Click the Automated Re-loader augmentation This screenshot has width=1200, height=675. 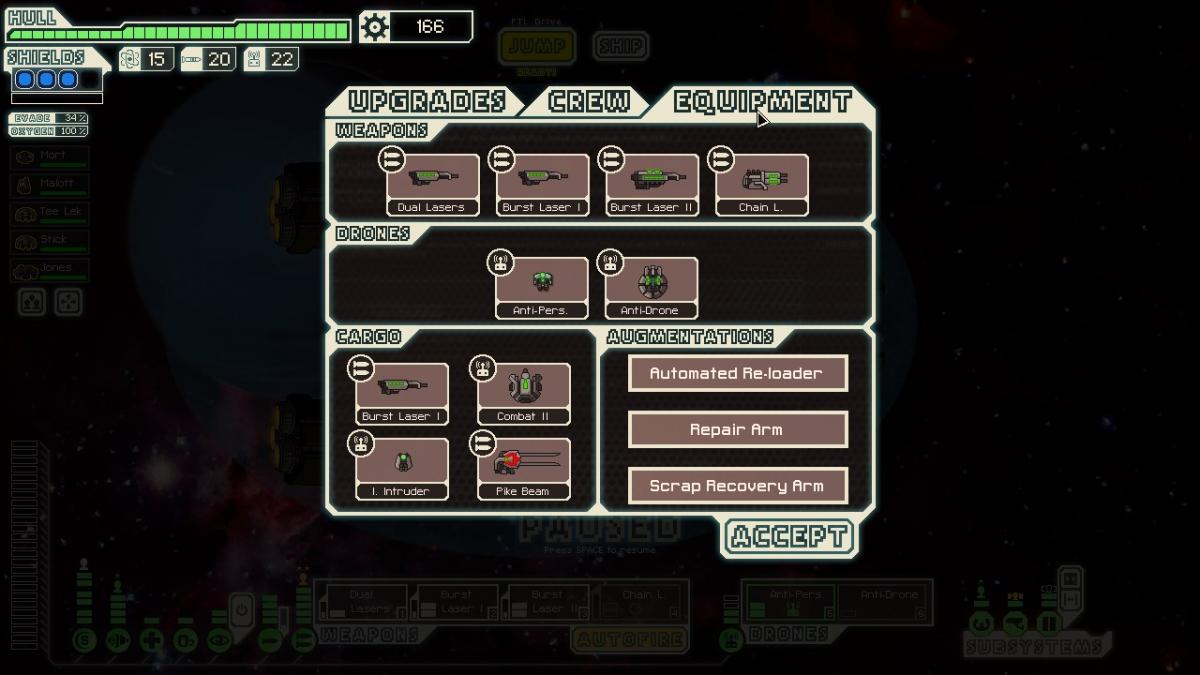[x=737, y=373]
